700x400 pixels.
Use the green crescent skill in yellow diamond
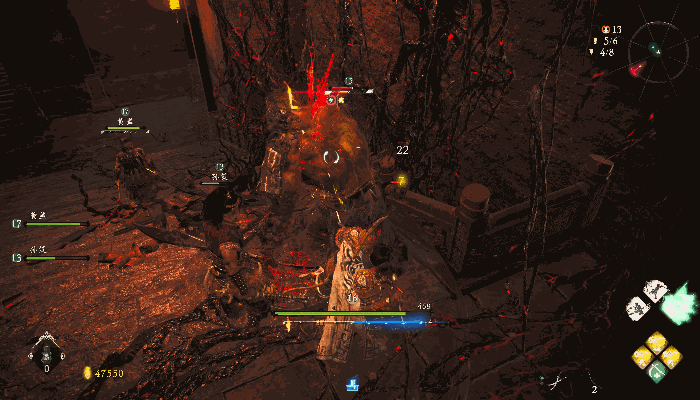pyautogui.click(x=657, y=371)
